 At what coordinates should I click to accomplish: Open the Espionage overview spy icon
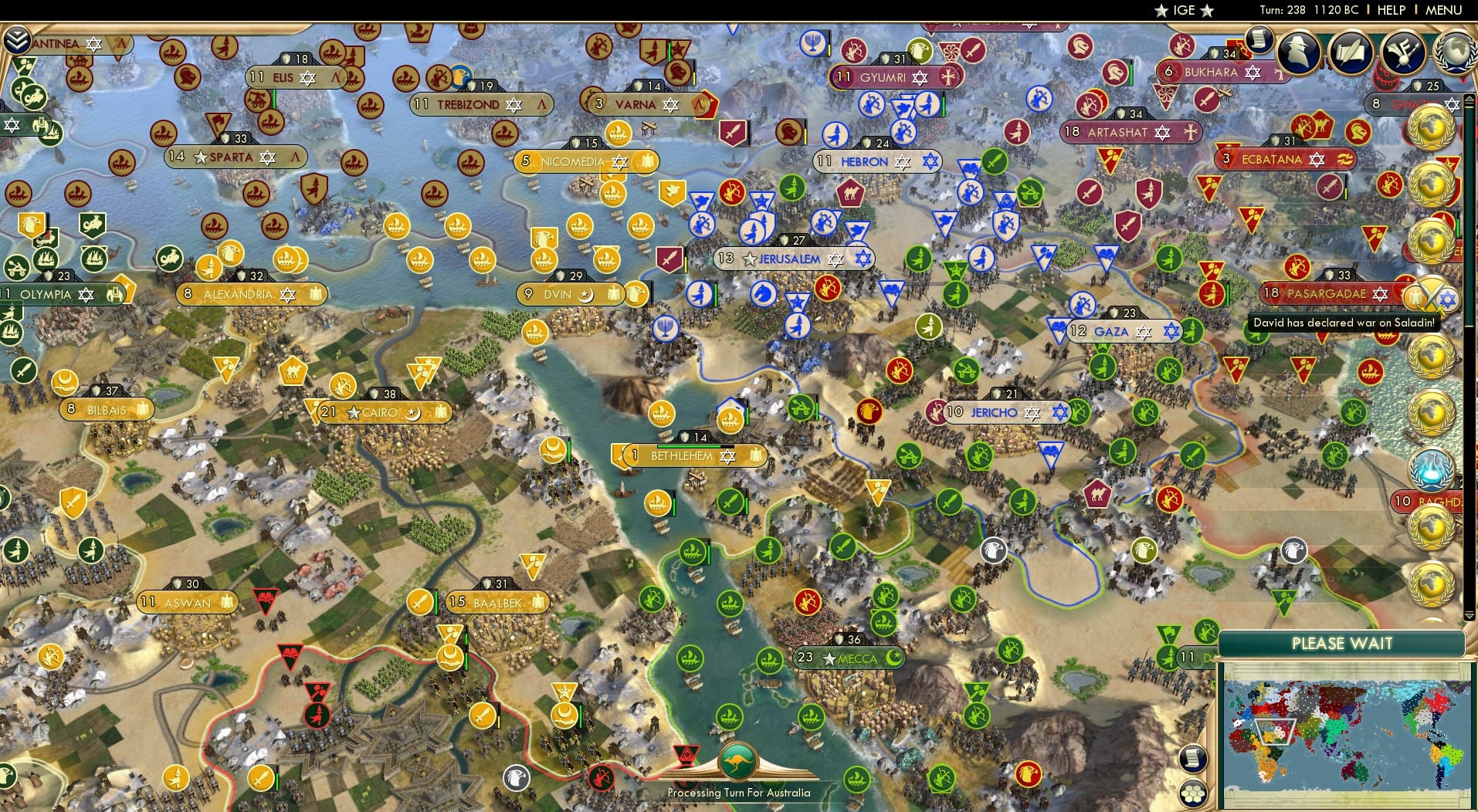(x=1299, y=52)
